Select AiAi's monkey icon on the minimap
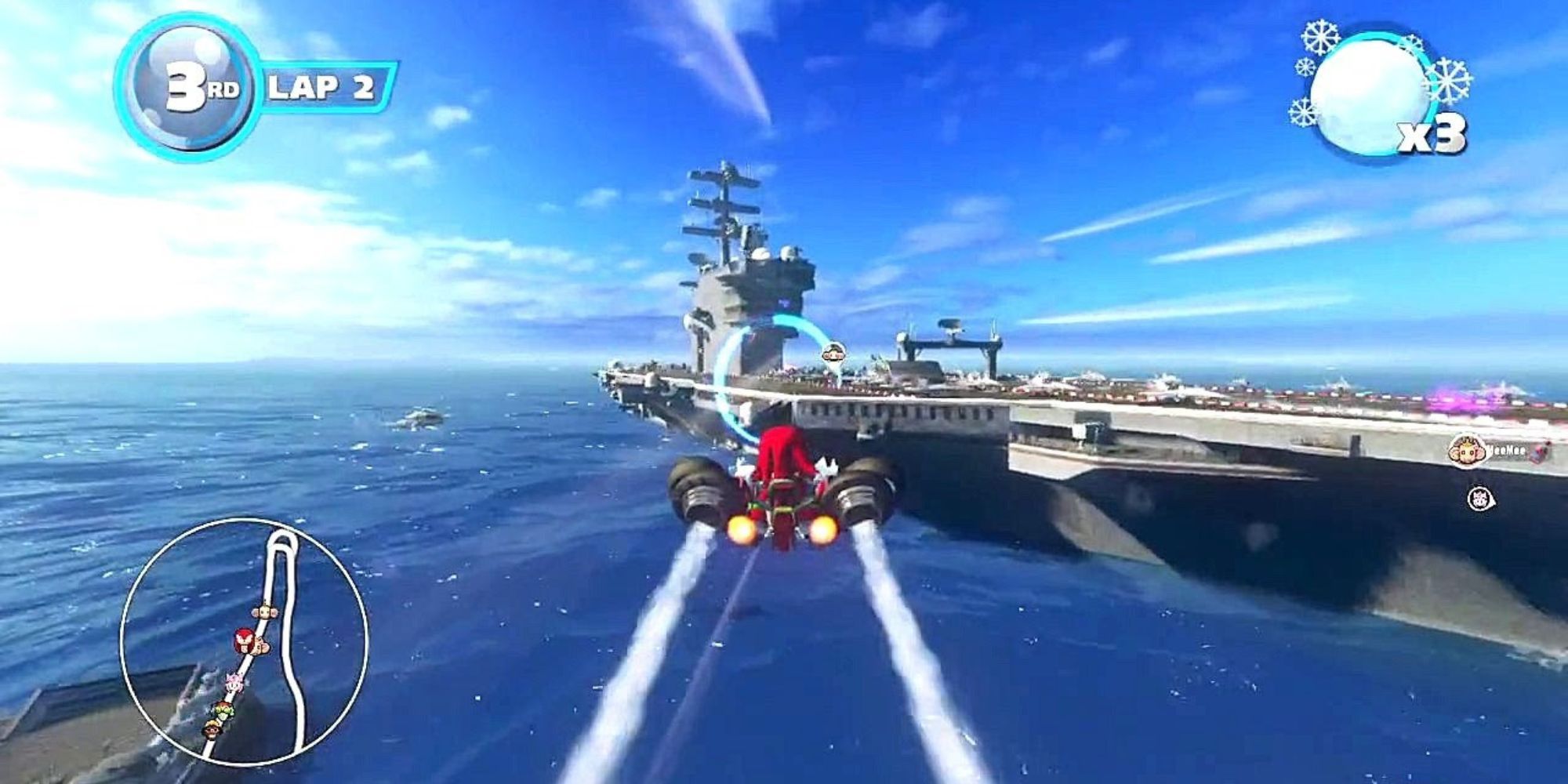The width and height of the screenshot is (1568, 784). (x=264, y=613)
